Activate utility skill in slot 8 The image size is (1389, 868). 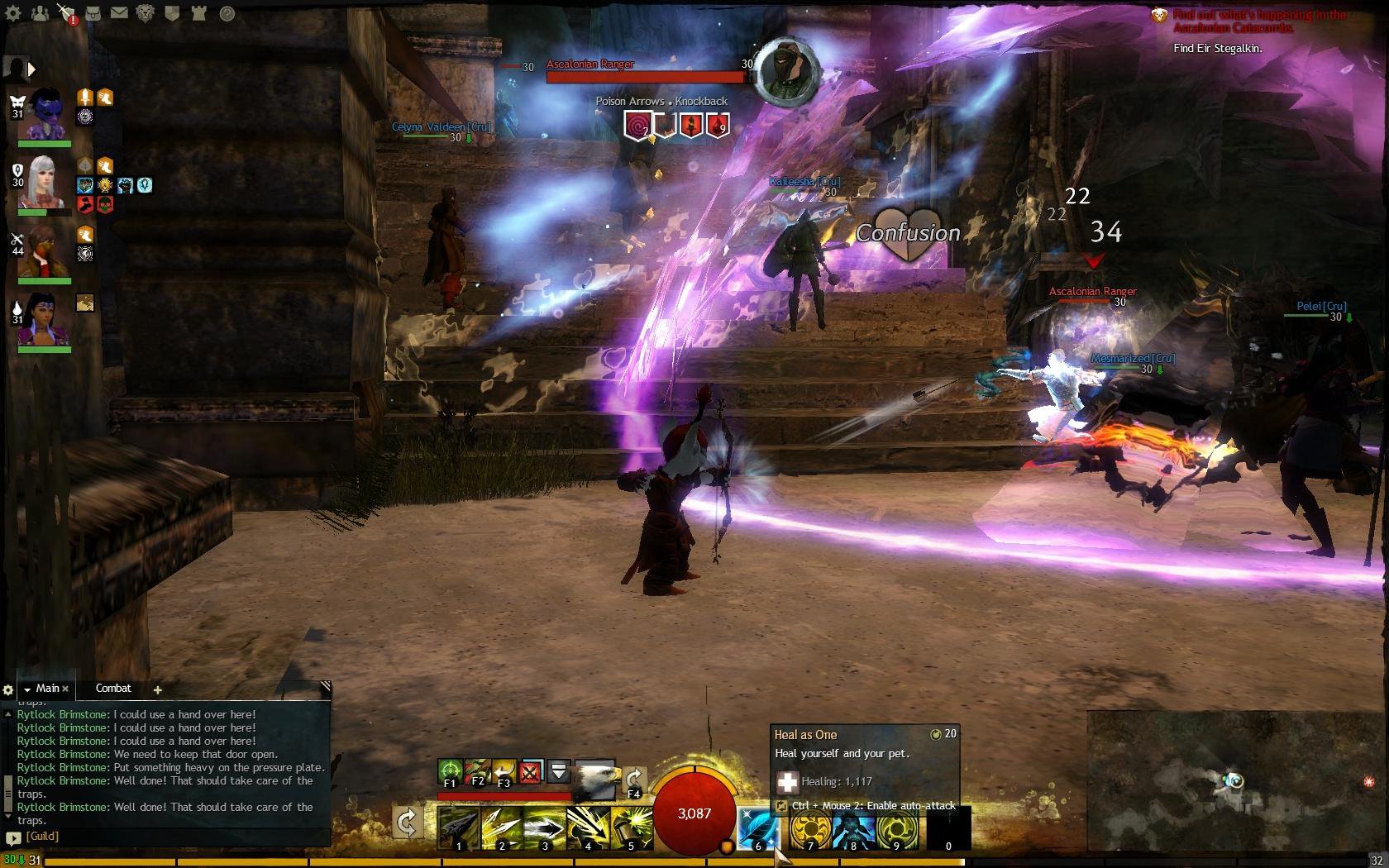(854, 827)
